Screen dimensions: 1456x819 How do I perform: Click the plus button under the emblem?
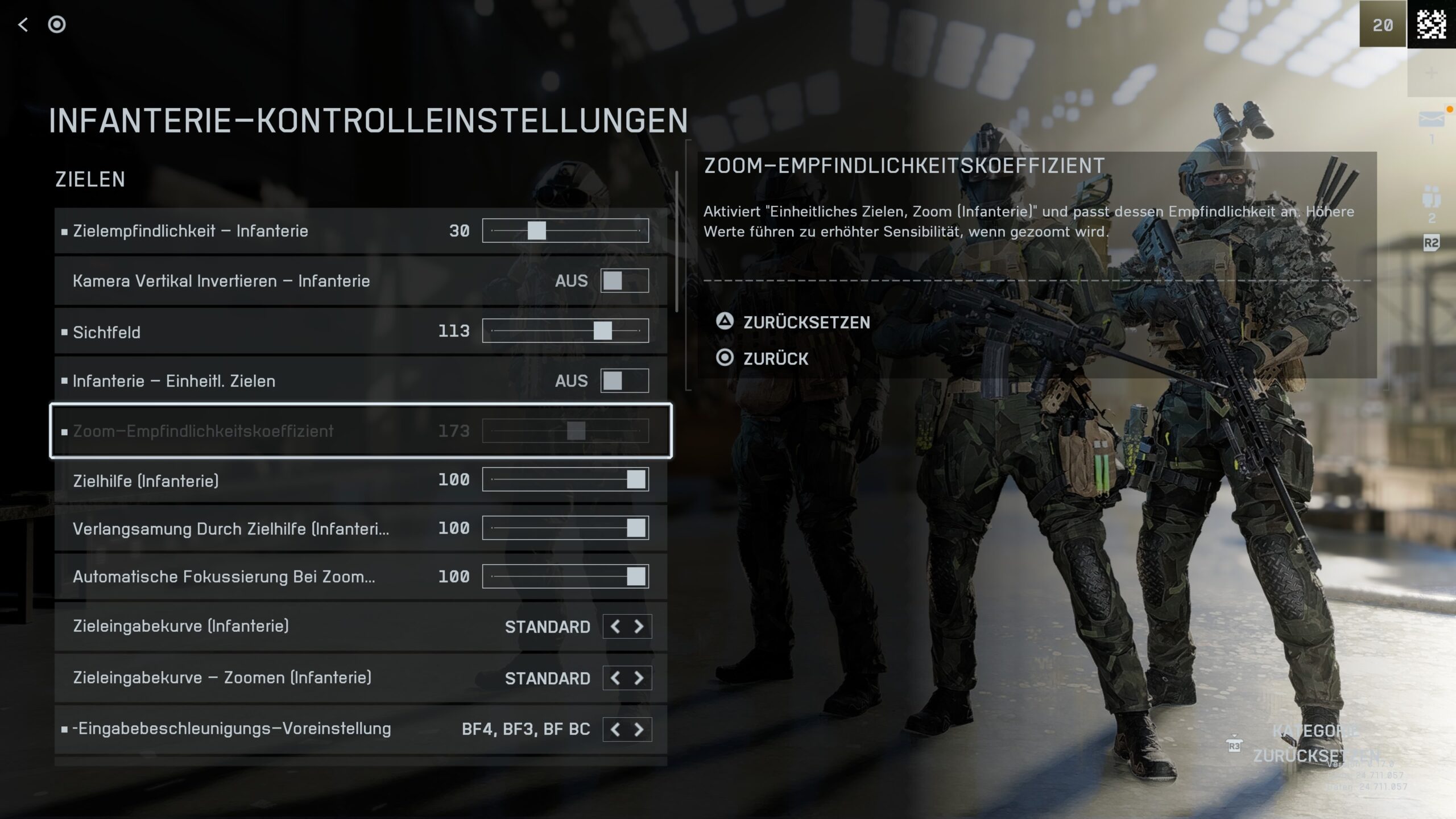point(1431,73)
